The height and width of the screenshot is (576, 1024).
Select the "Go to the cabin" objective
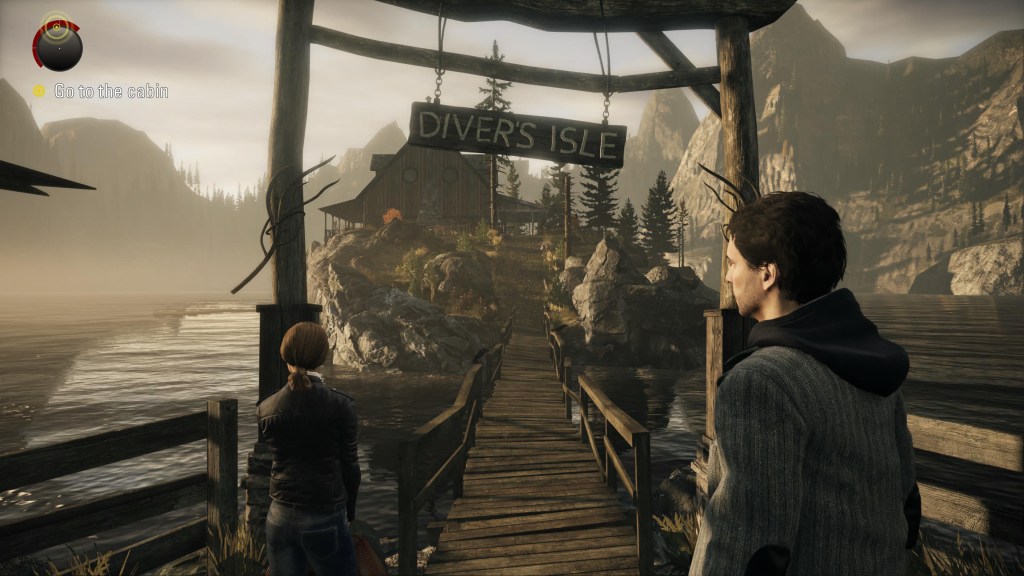pos(110,91)
